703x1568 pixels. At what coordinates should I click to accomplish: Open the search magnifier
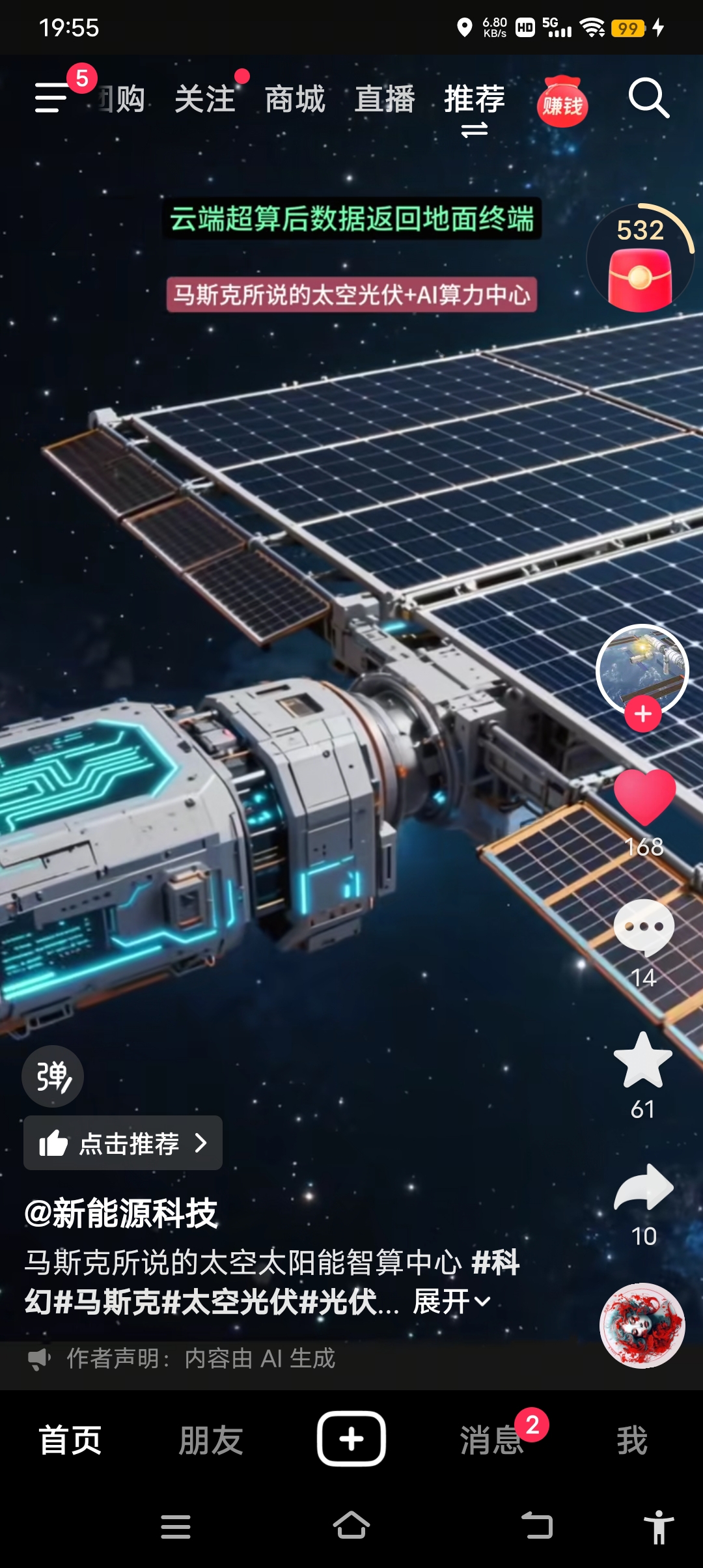pyautogui.click(x=648, y=98)
